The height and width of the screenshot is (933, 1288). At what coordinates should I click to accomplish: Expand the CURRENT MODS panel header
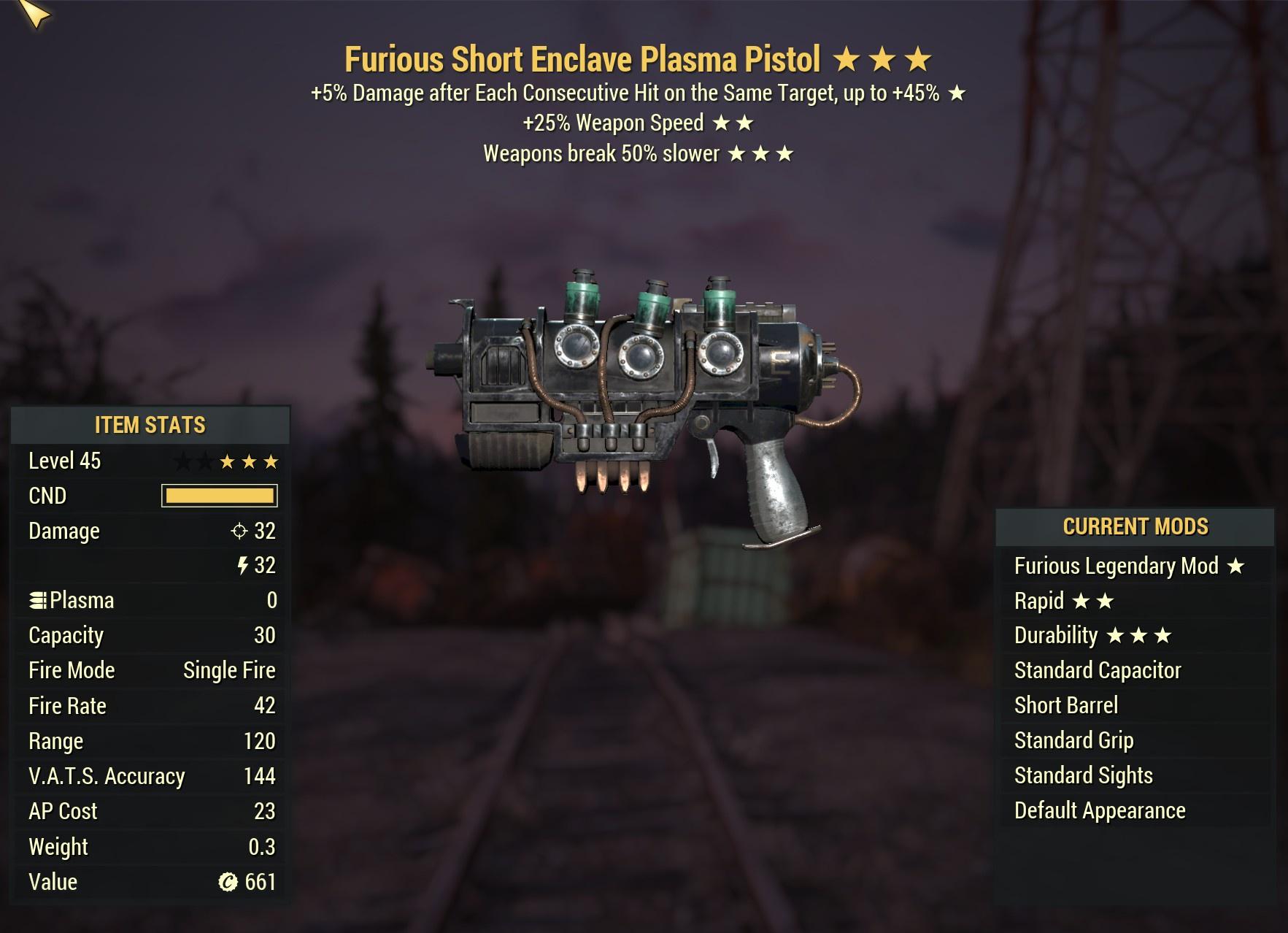1133,526
